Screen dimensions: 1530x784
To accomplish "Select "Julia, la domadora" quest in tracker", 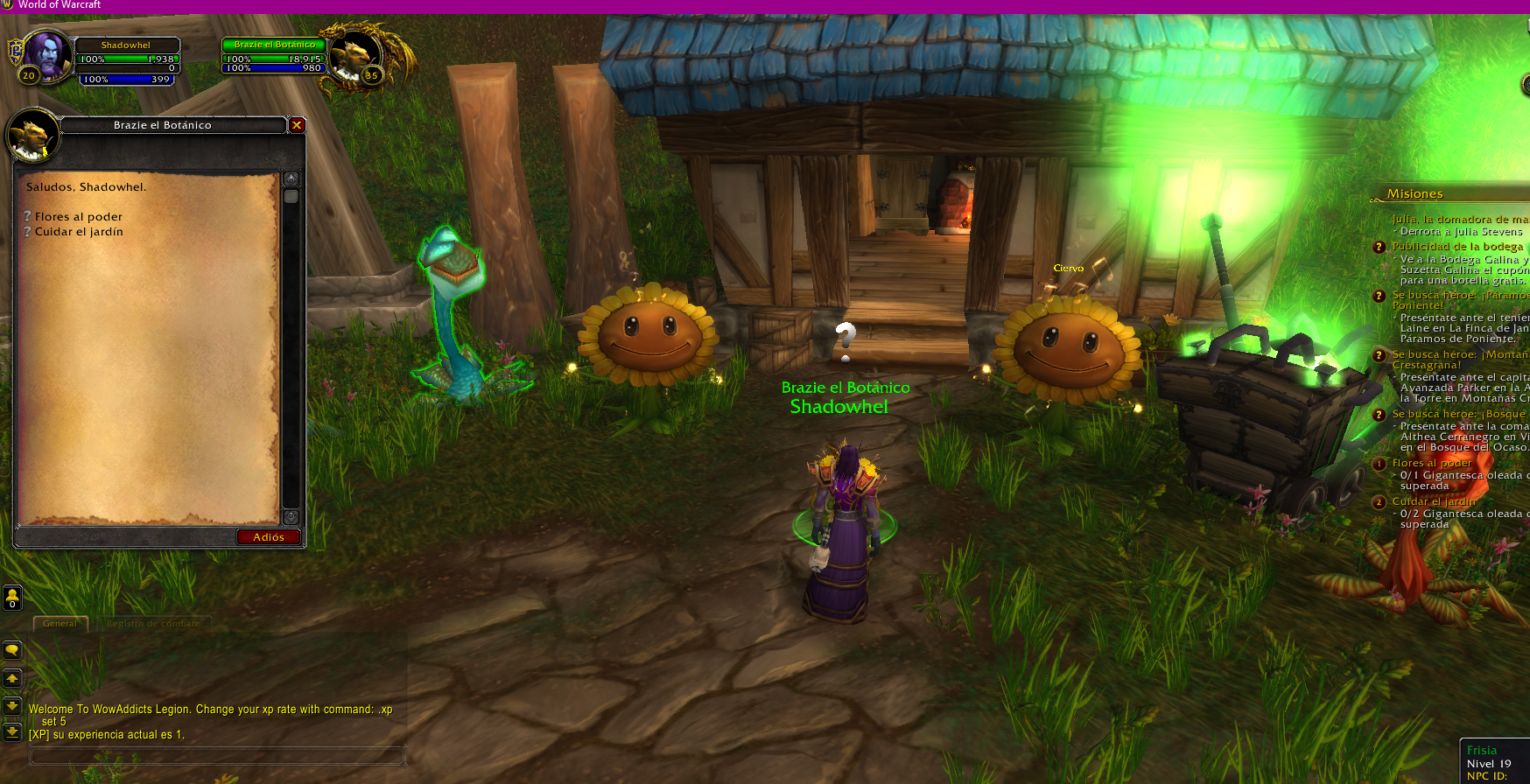I will point(1459,220).
